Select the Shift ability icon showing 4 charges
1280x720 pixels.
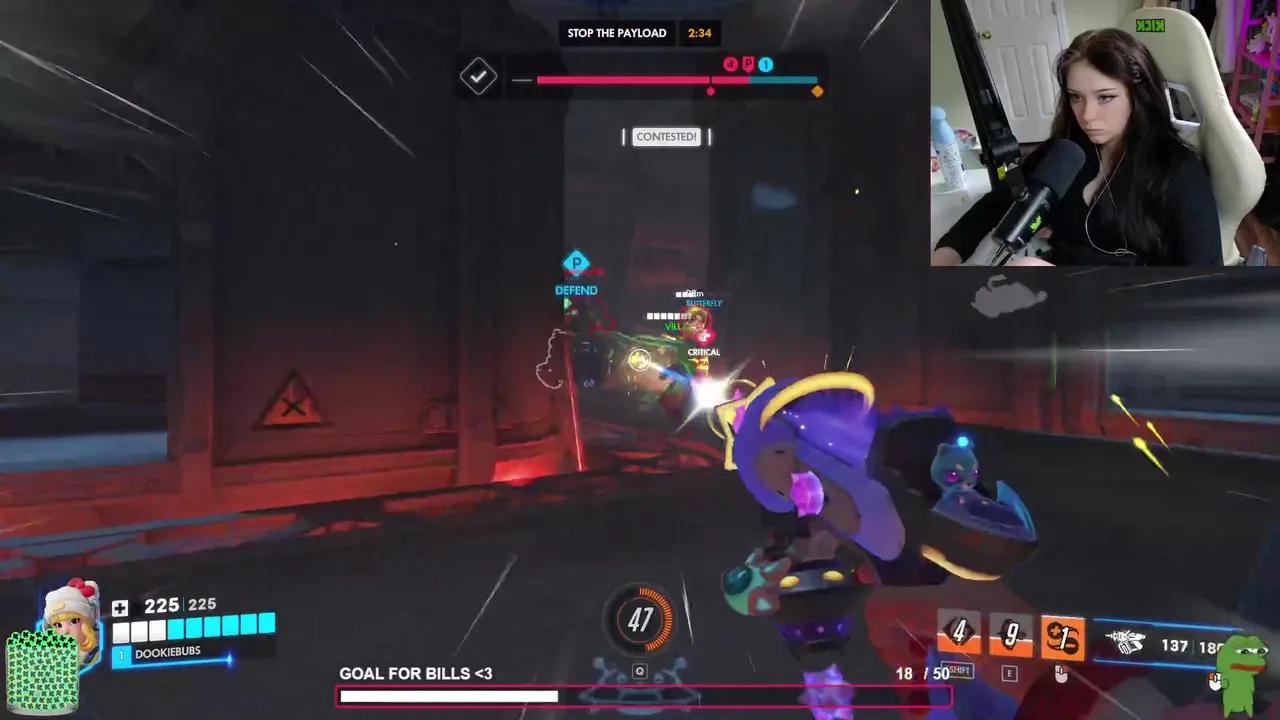point(958,632)
